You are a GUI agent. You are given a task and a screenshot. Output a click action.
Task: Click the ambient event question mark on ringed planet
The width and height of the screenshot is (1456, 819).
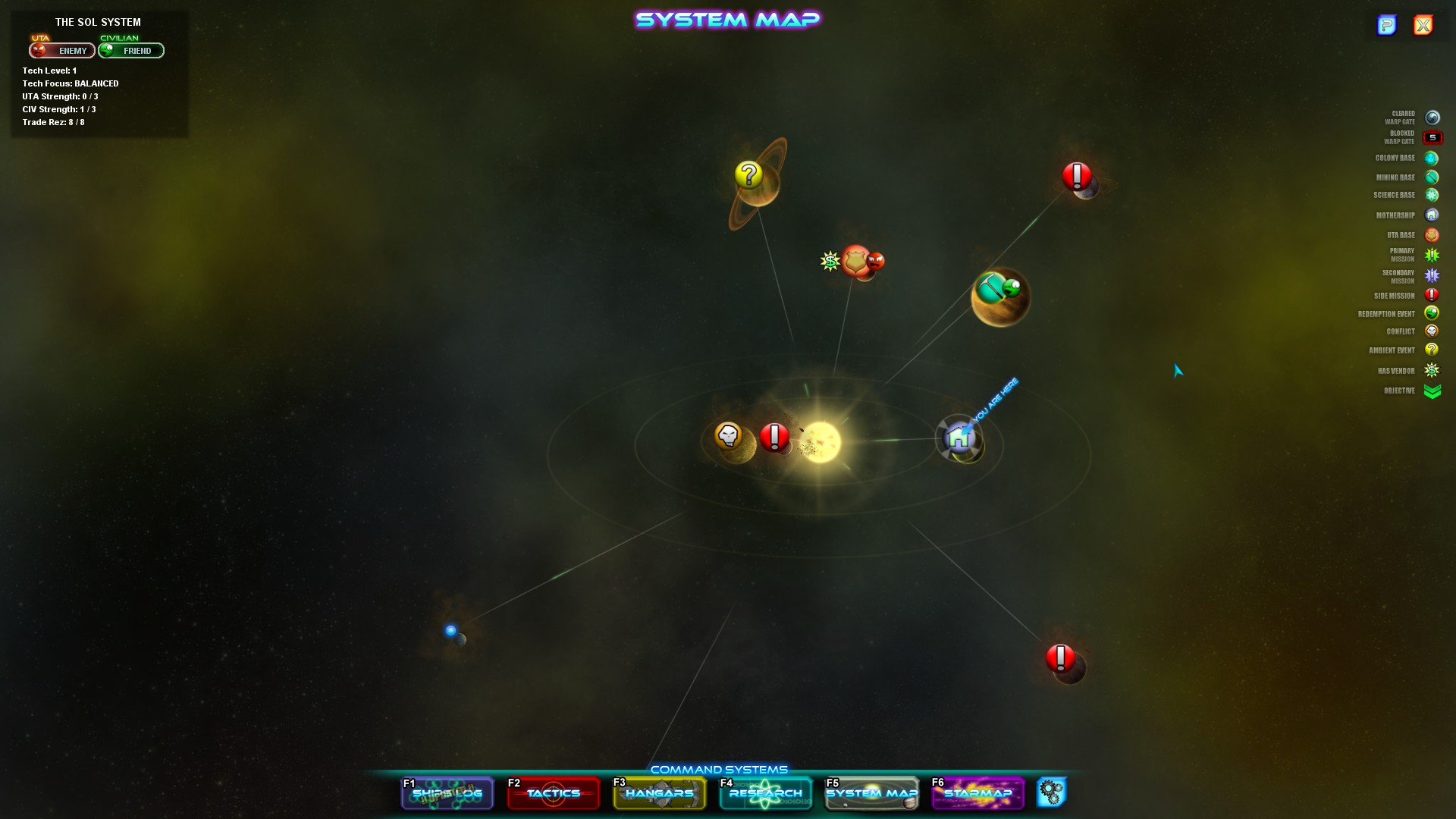point(748,176)
